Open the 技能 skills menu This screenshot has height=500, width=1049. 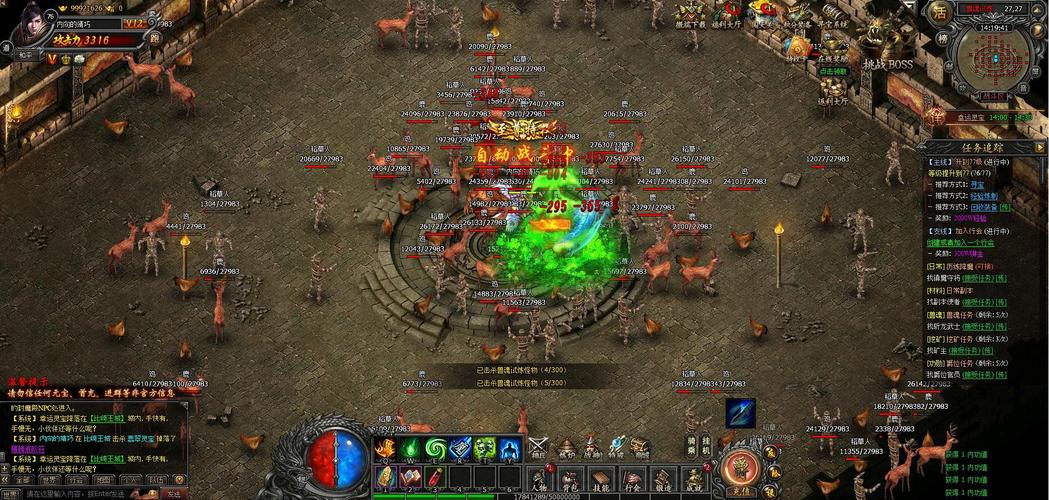pyautogui.click(x=601, y=479)
